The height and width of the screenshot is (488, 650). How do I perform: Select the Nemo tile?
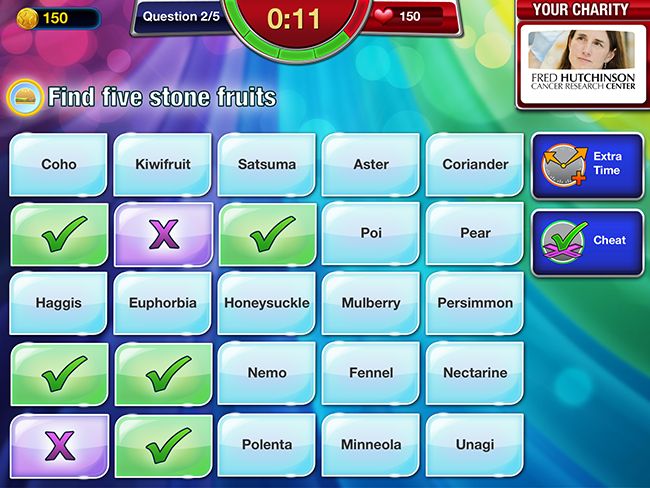point(267,373)
